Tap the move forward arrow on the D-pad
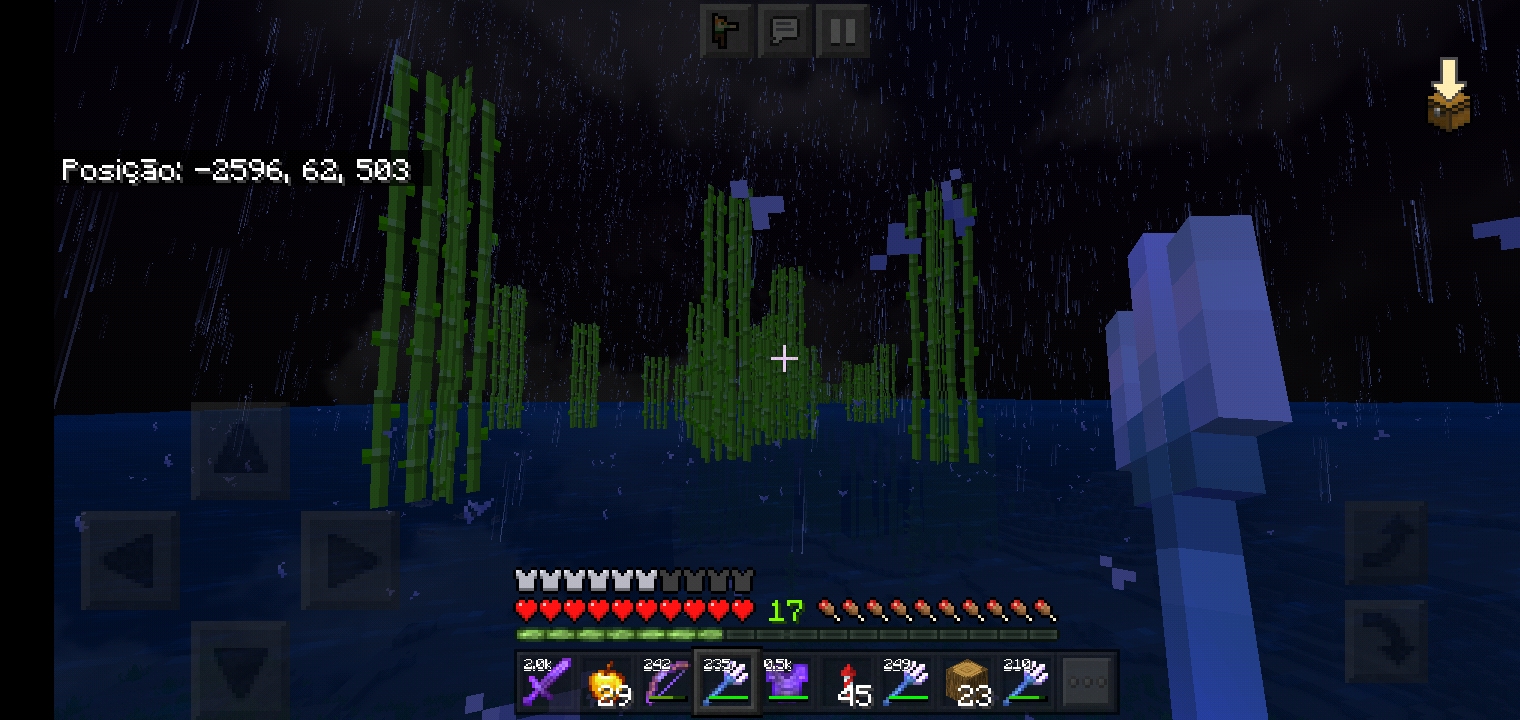 240,451
